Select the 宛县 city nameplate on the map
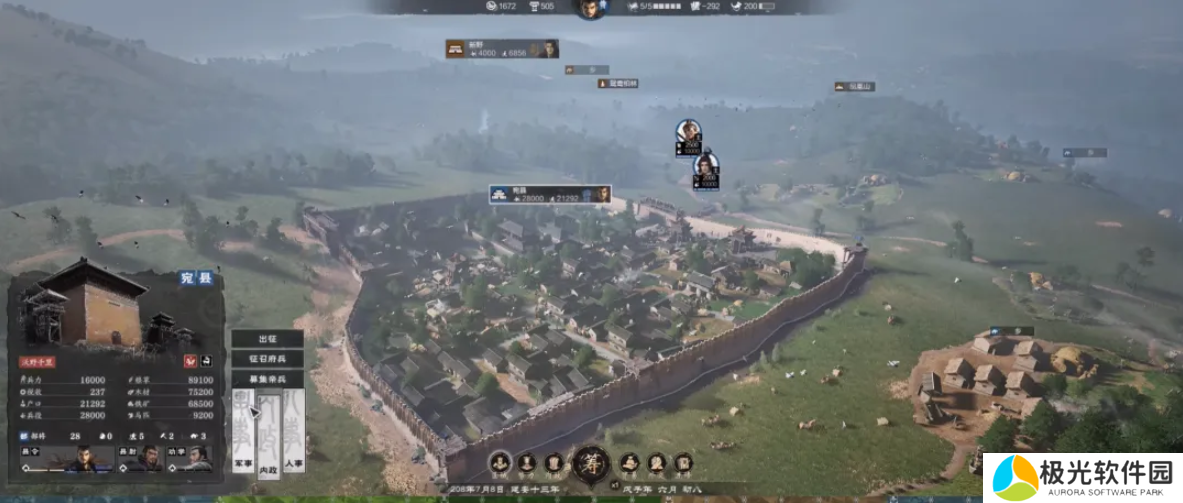 point(549,194)
